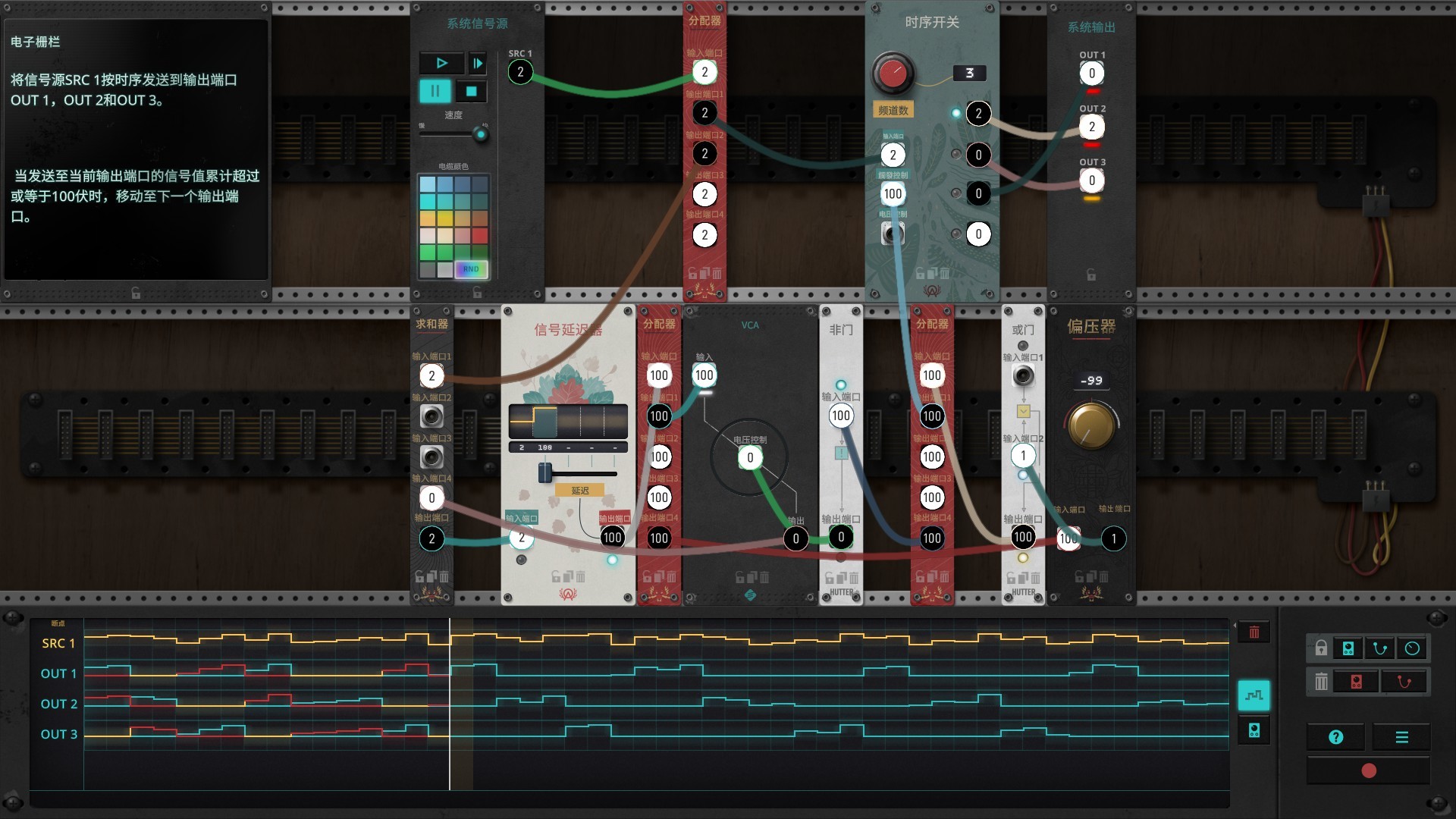Viewport: 1456px width, 819px height.
Task: Disable the highlighted pause toggle
Action: click(x=436, y=91)
